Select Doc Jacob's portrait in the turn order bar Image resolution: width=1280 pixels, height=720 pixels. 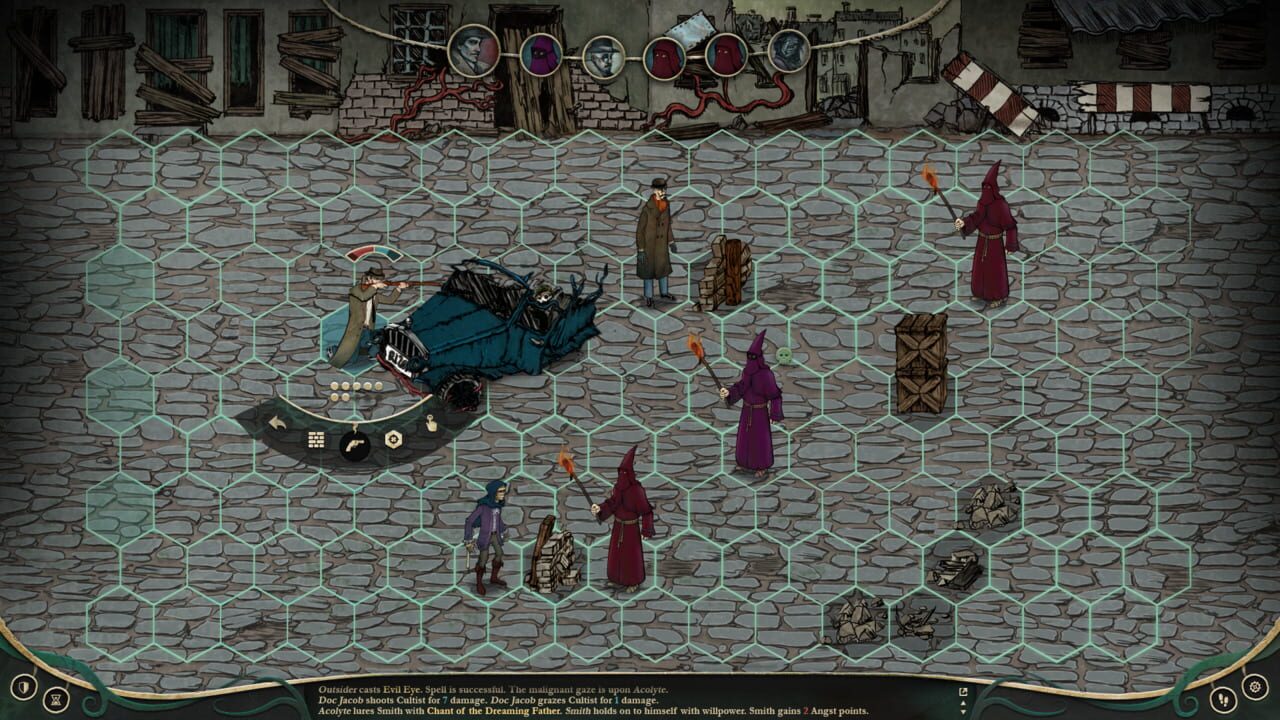[603, 56]
